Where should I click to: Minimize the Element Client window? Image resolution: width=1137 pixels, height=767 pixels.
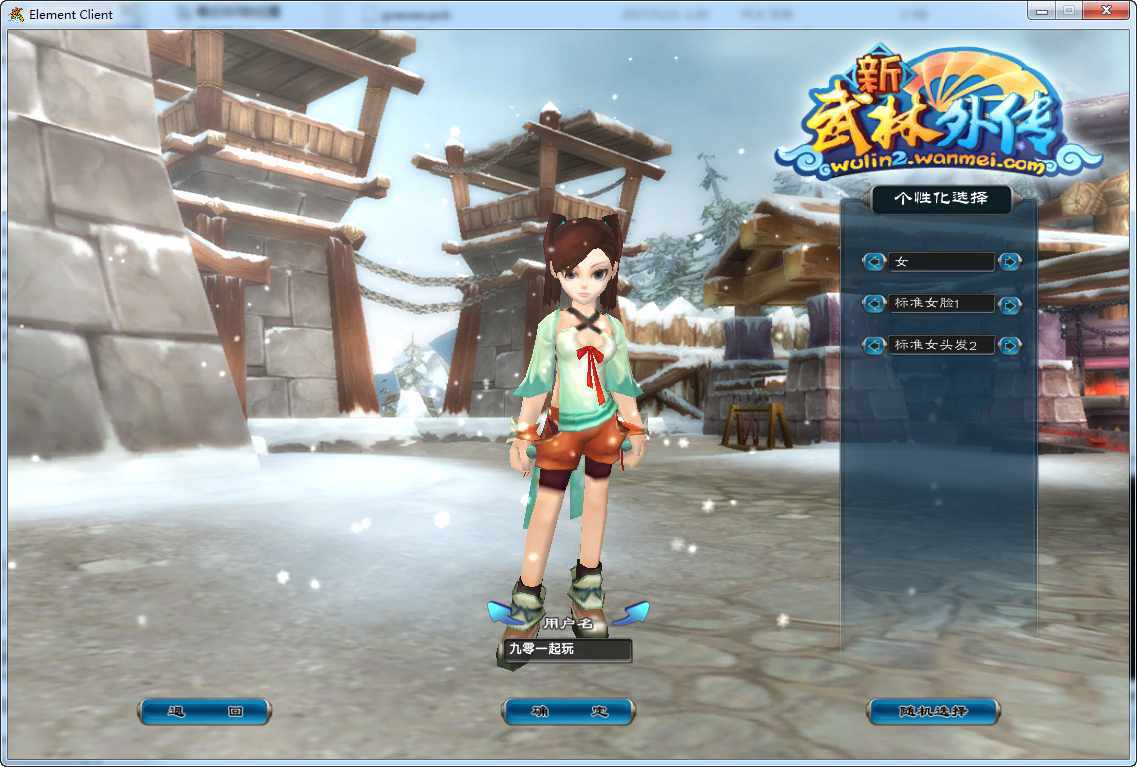pyautogui.click(x=1041, y=10)
